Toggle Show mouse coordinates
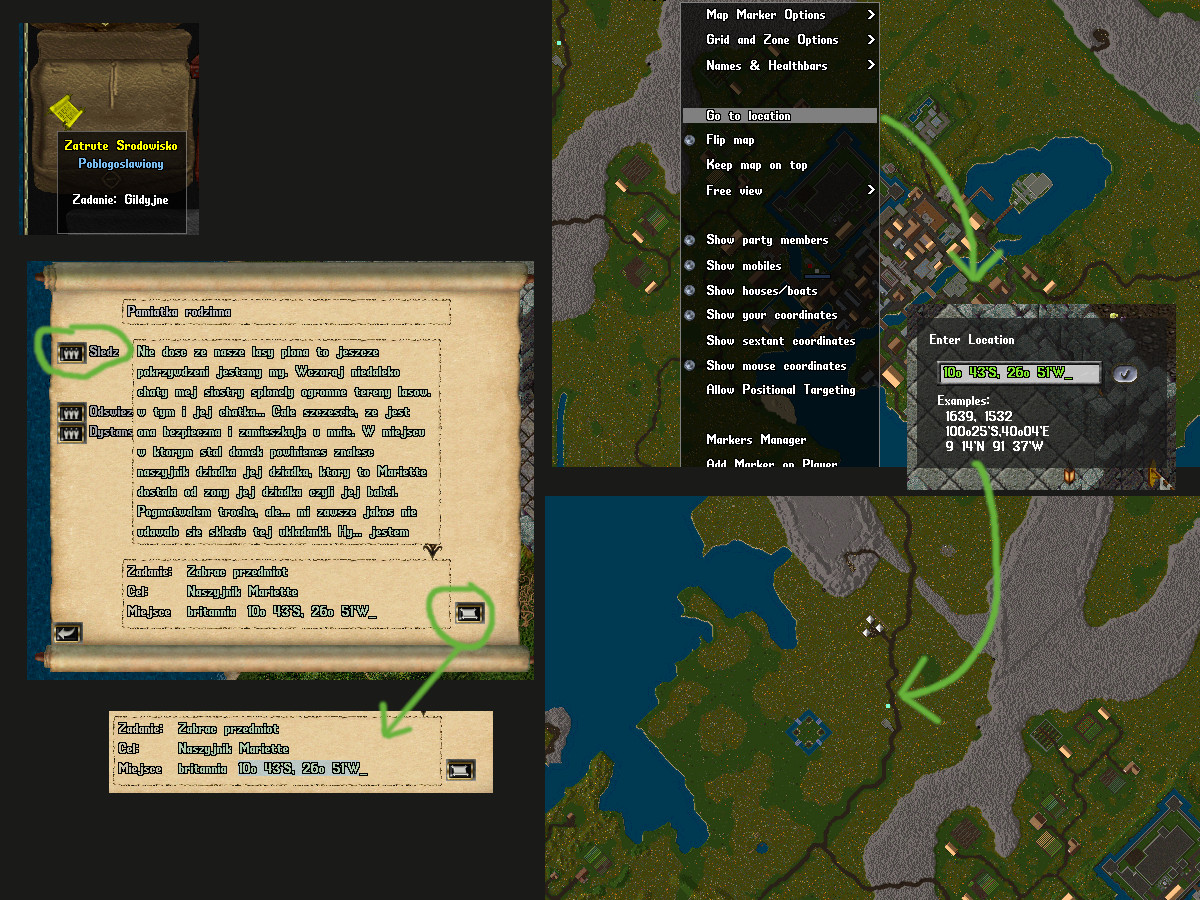 [776, 366]
